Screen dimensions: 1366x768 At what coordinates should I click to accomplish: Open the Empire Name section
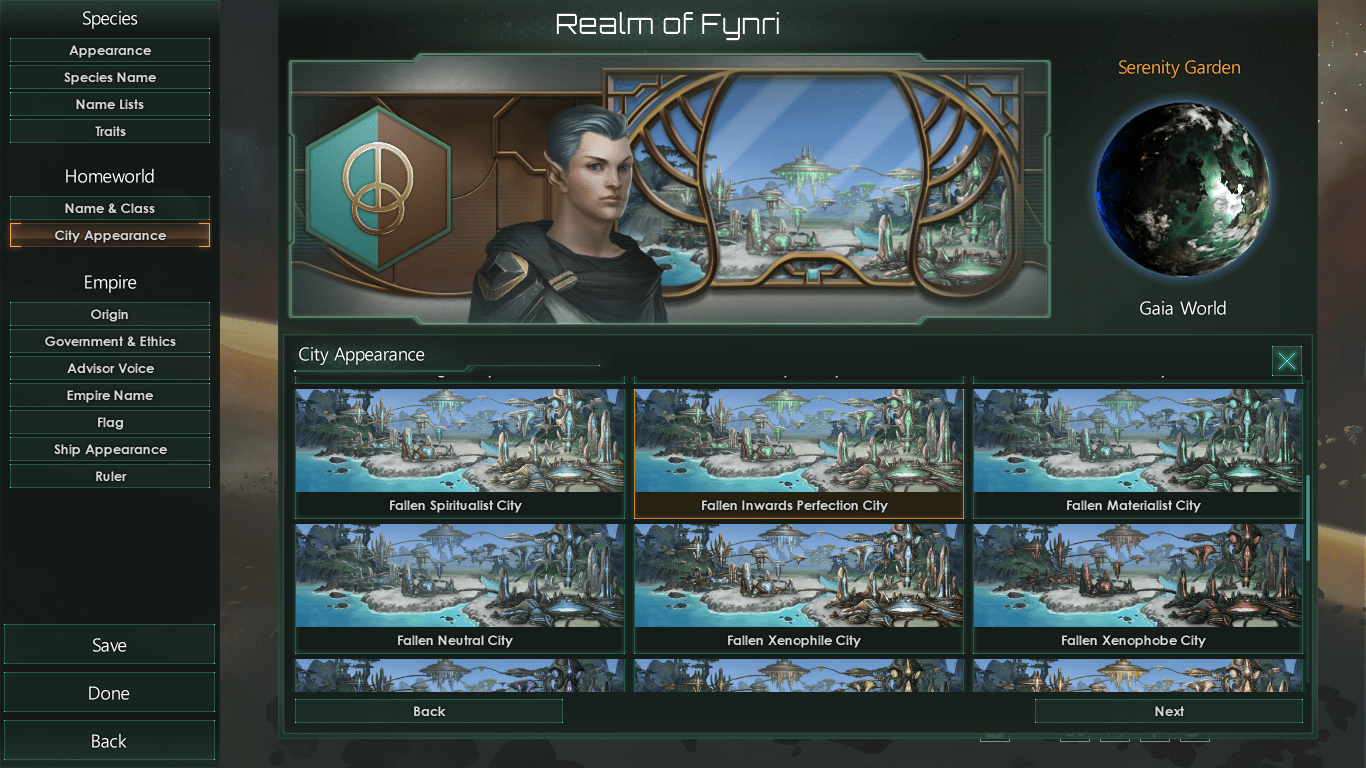[x=110, y=395]
